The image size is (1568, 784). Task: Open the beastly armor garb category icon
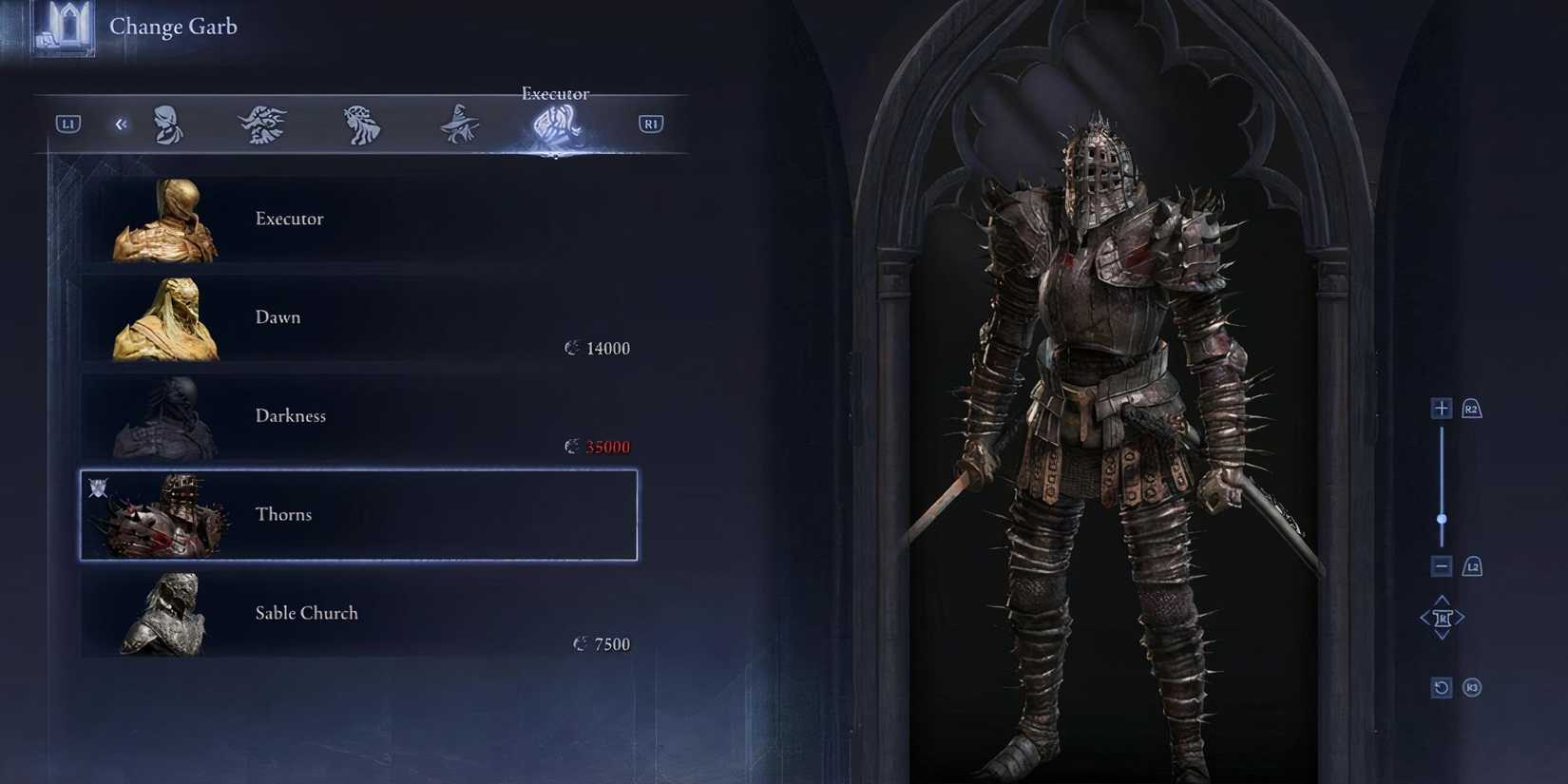[x=263, y=122]
